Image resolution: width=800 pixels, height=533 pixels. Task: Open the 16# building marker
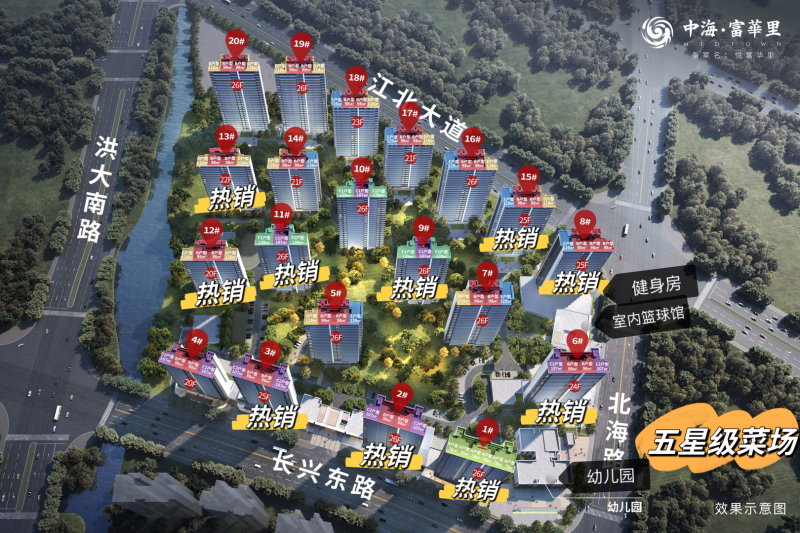click(x=472, y=141)
